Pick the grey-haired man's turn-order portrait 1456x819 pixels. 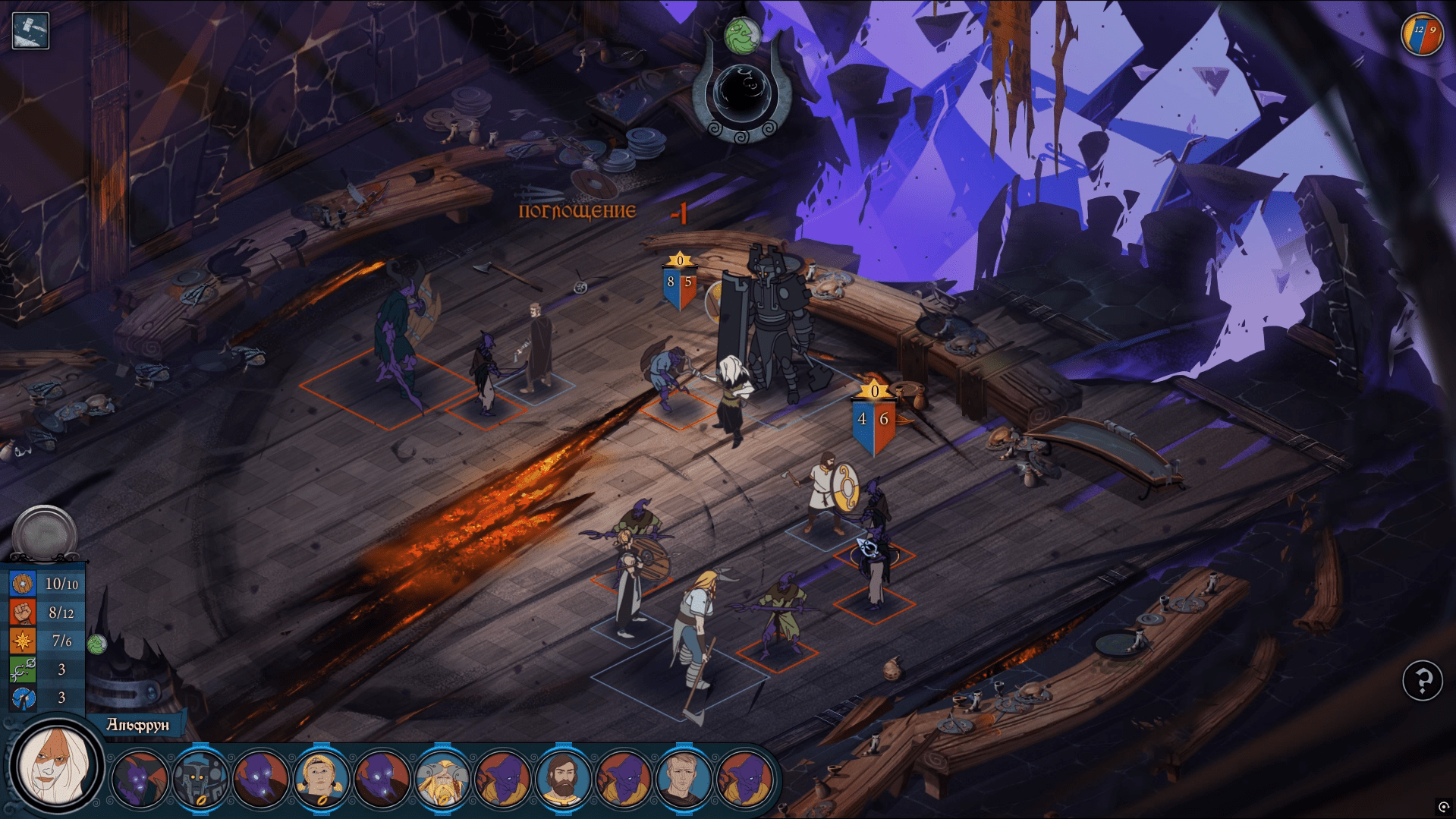684,778
